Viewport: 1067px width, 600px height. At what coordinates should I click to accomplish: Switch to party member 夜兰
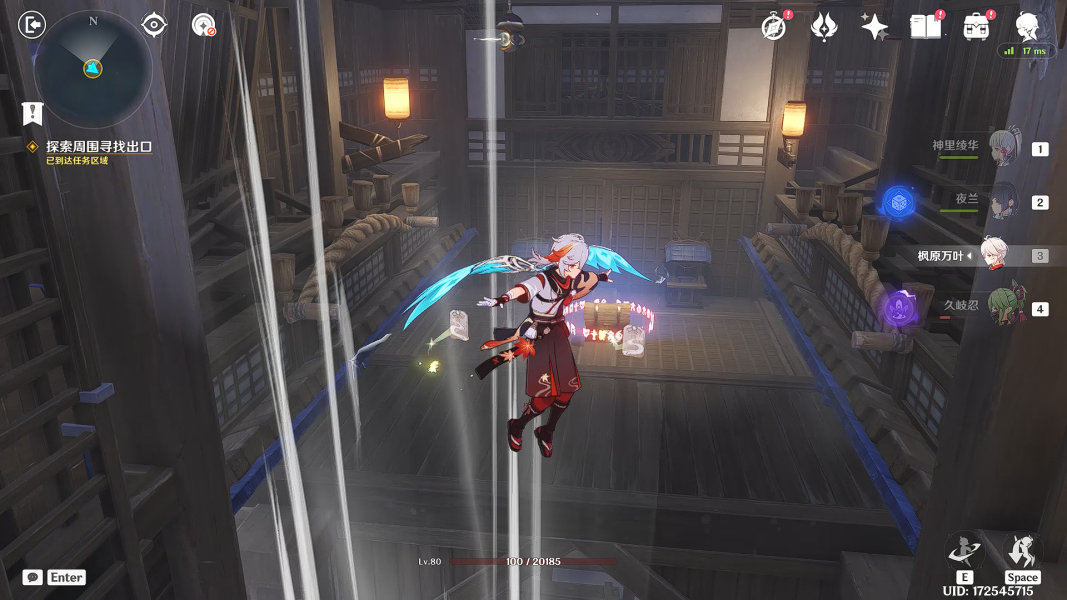click(x=1000, y=201)
